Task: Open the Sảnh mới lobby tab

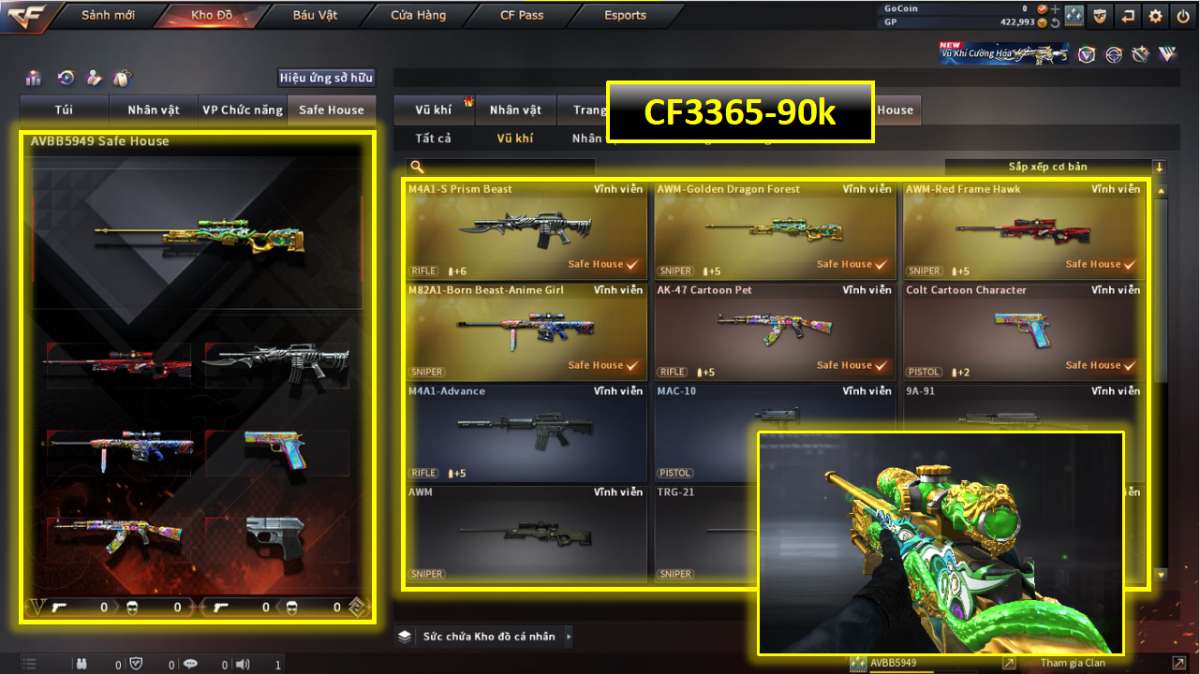Action: click(110, 16)
